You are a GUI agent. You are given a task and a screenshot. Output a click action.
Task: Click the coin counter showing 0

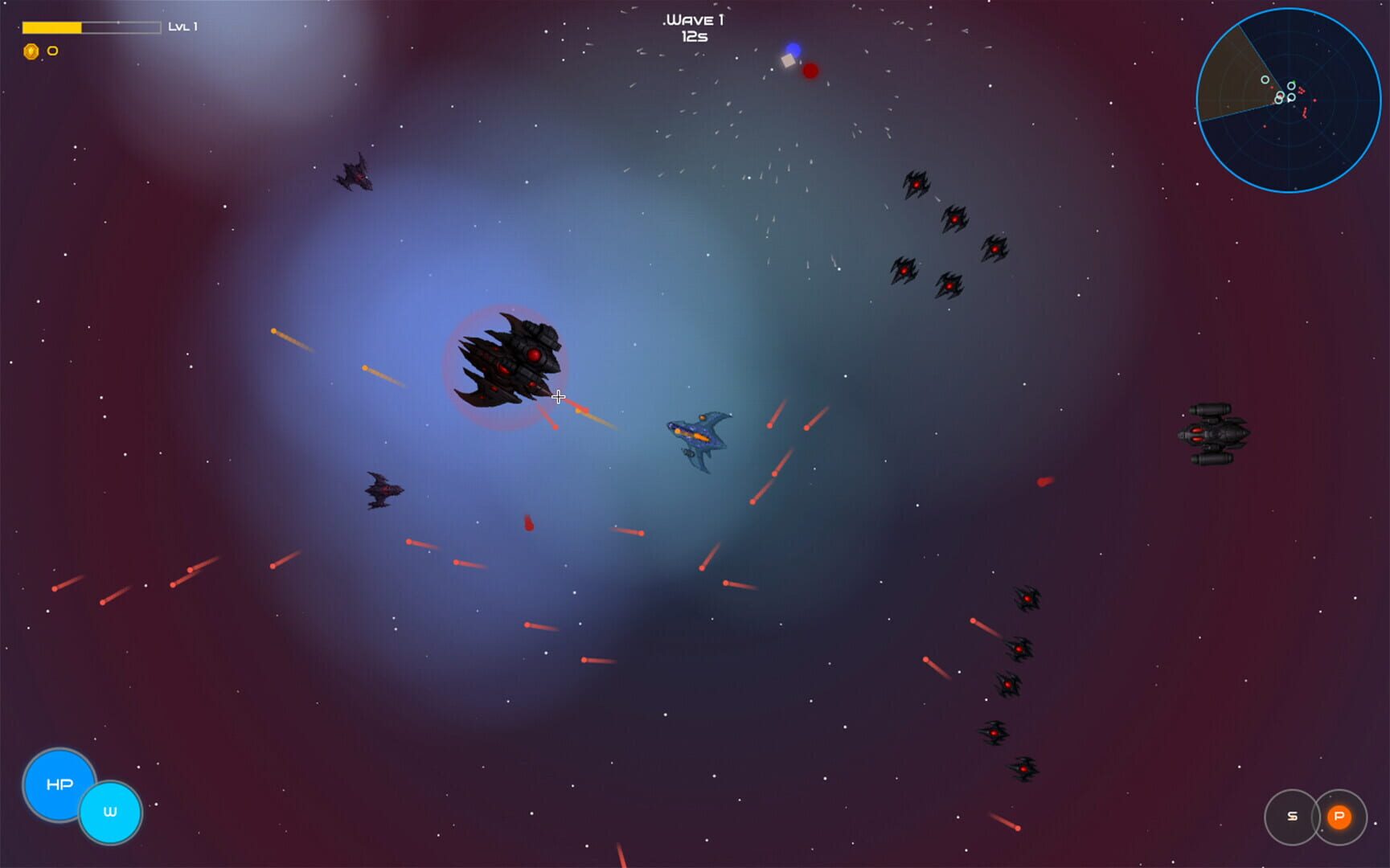click(51, 50)
